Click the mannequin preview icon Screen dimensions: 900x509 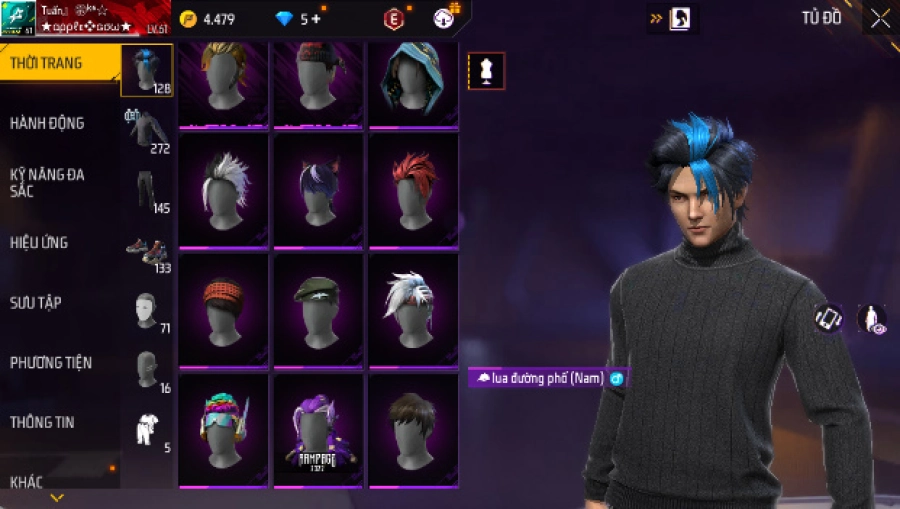coord(487,71)
